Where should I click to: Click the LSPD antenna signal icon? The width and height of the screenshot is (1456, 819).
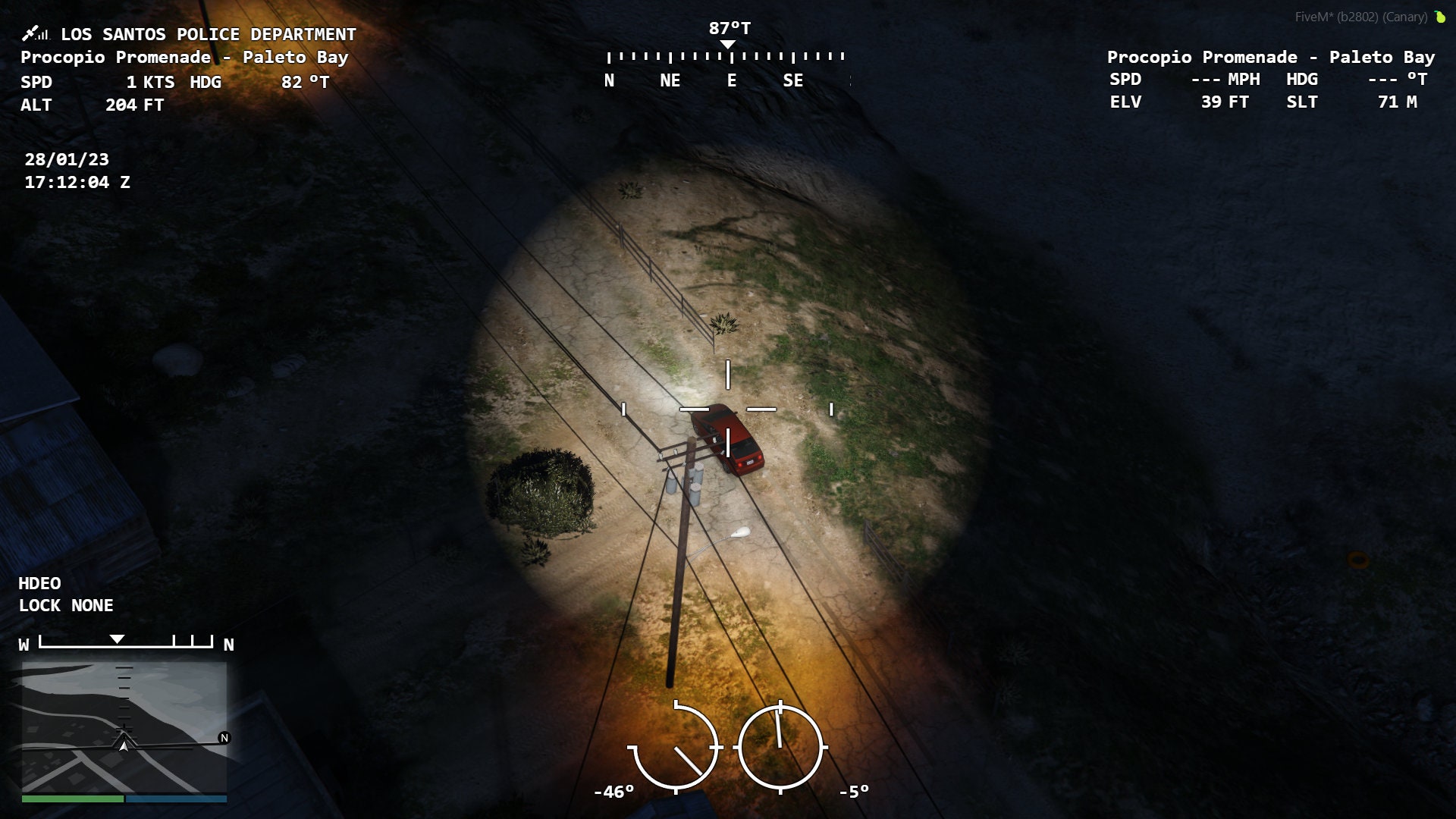point(36,33)
